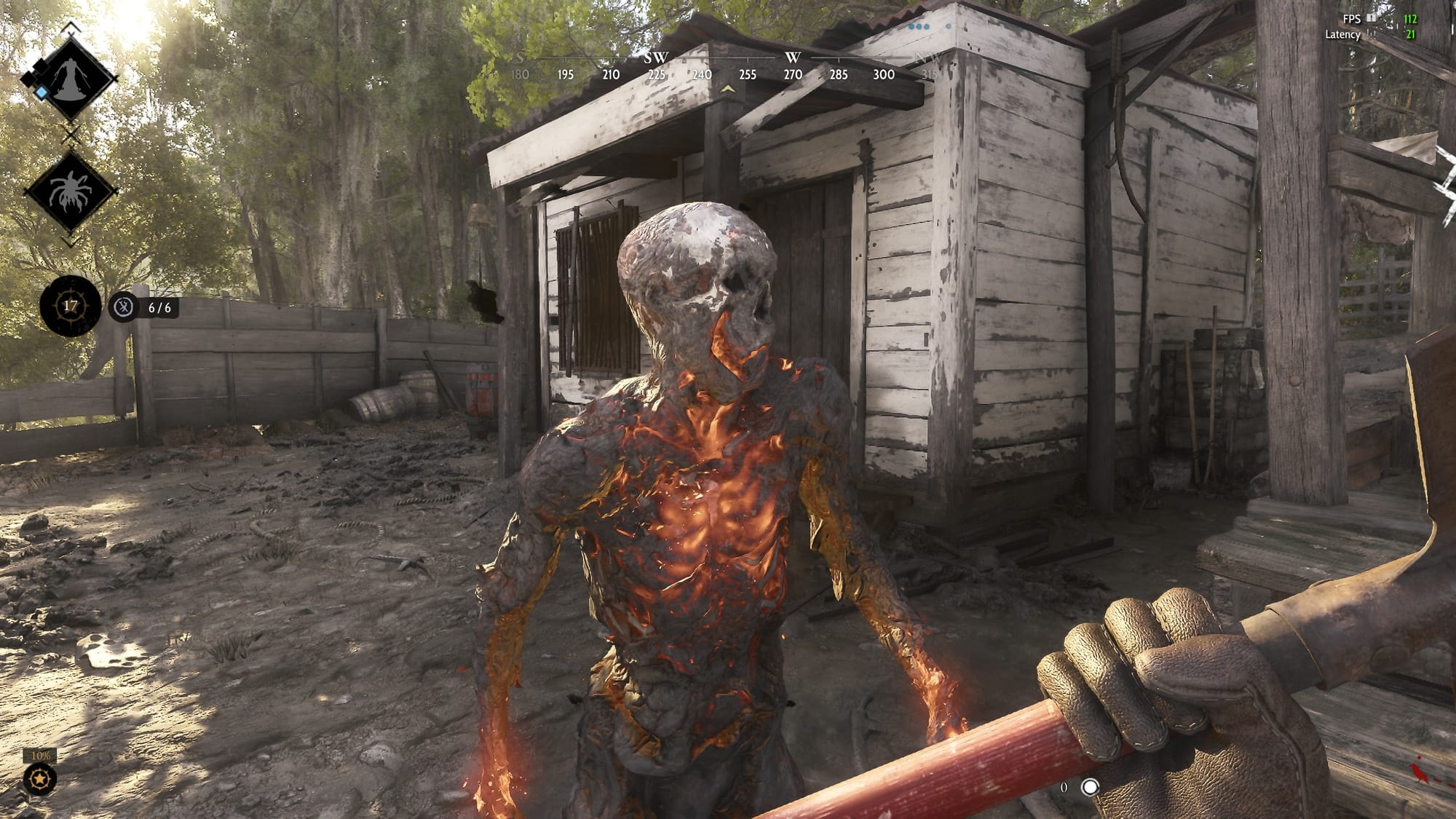This screenshot has height=819, width=1456.
Task: Click the 10% progress bonus bar
Action: point(40,757)
